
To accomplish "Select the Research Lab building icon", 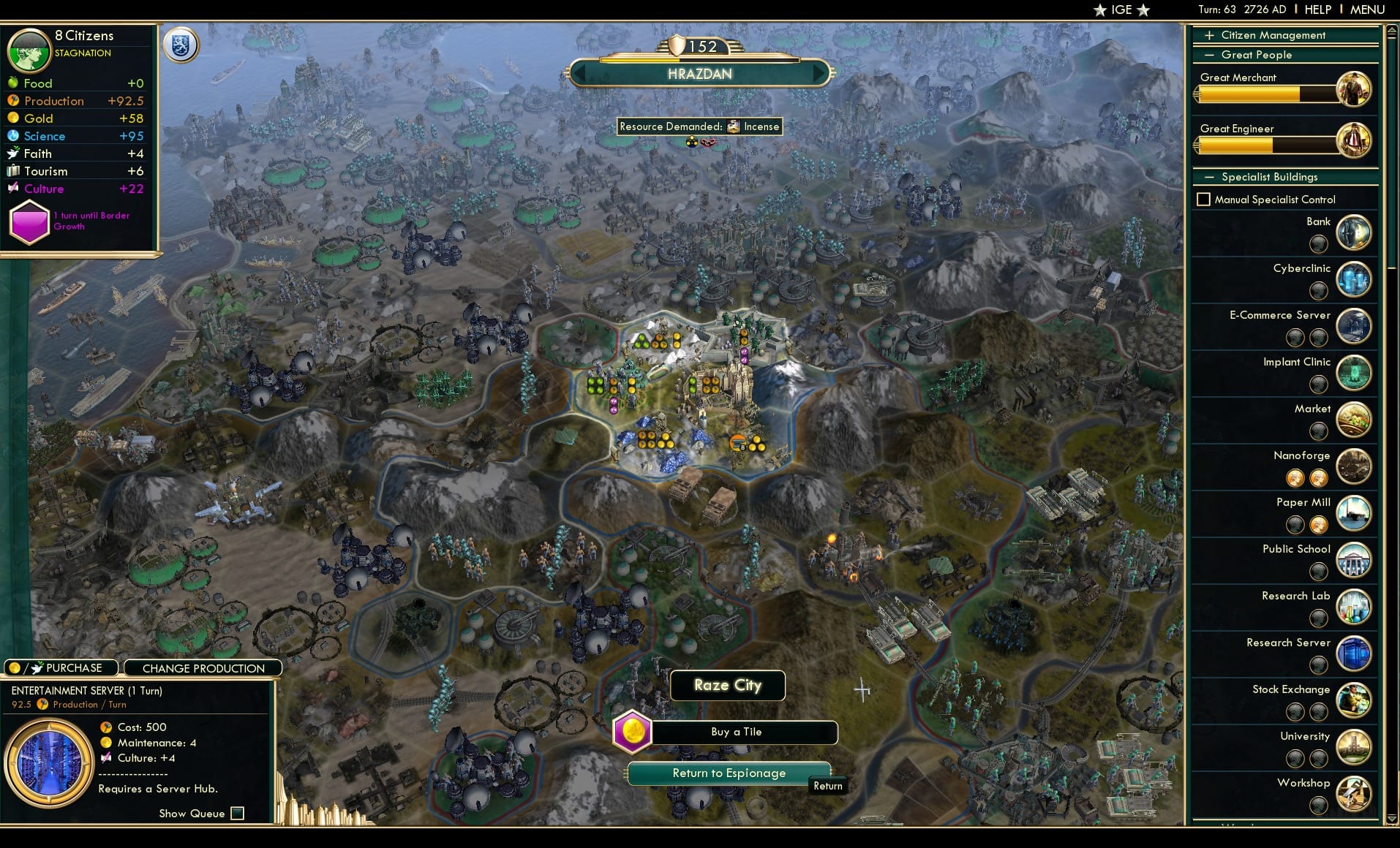I will (1355, 607).
